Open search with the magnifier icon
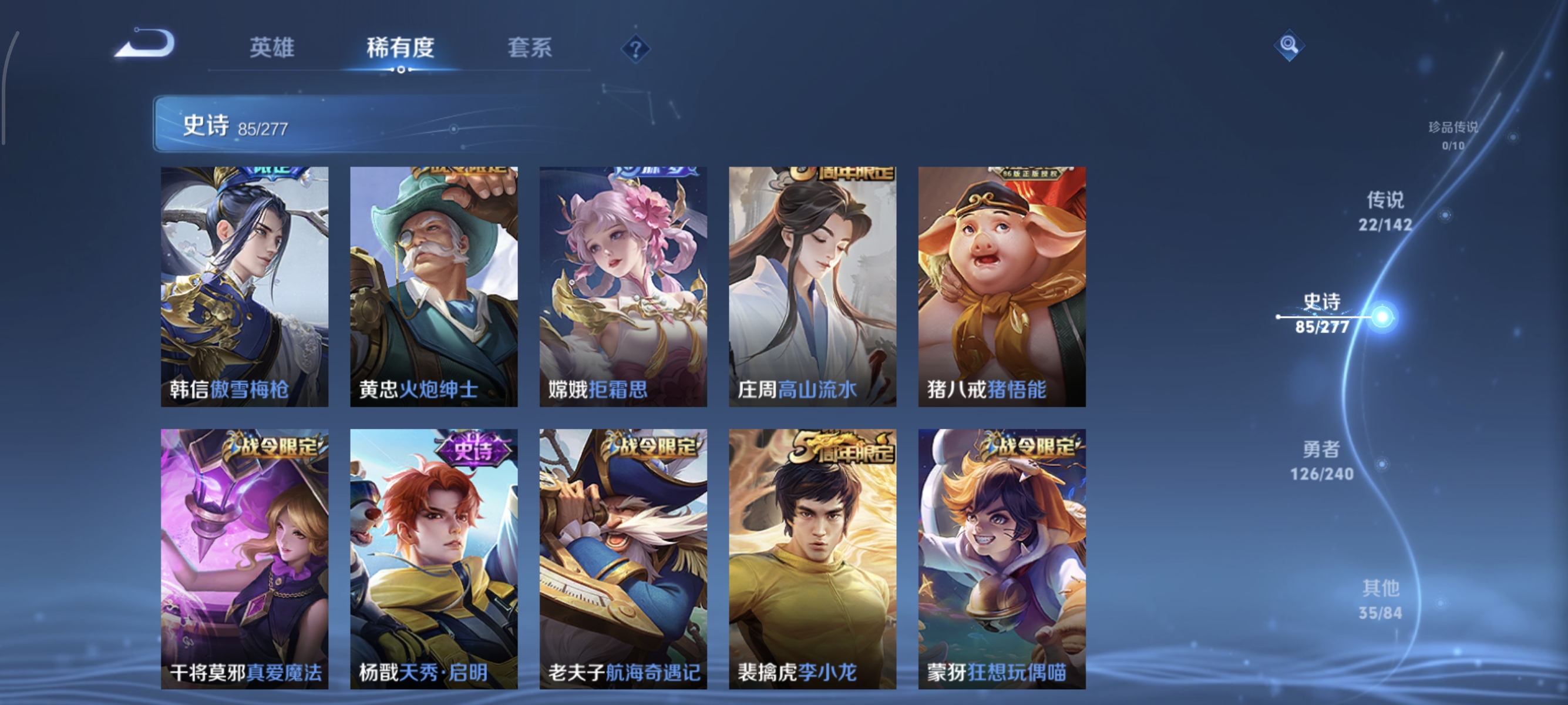 coord(1290,46)
